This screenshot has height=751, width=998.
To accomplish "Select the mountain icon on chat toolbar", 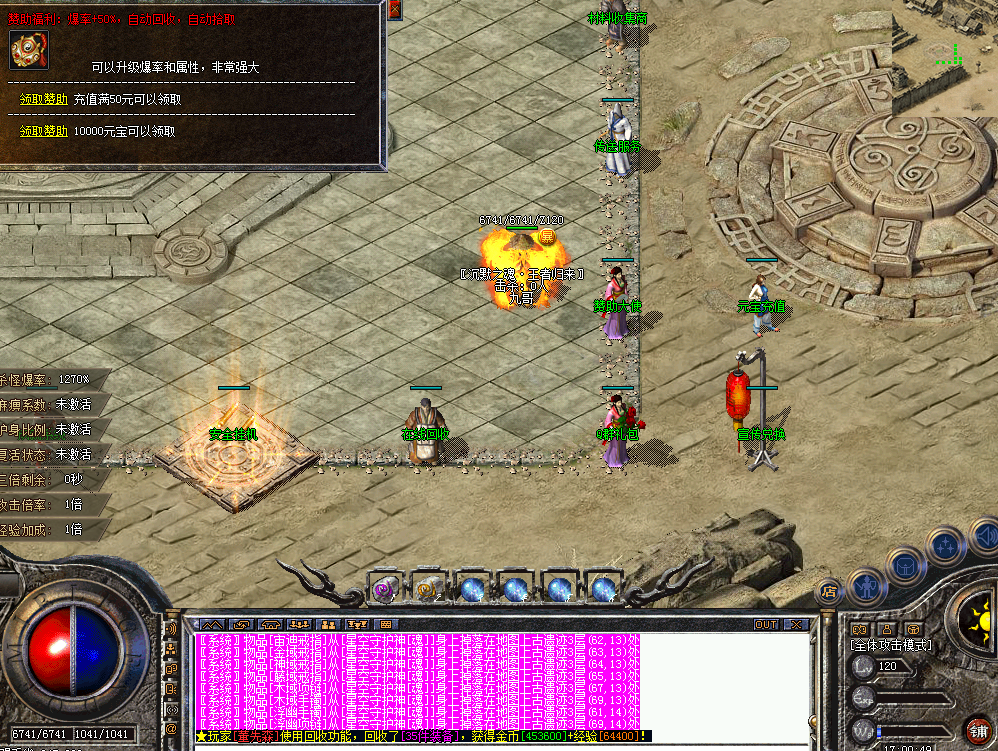I will [213, 625].
